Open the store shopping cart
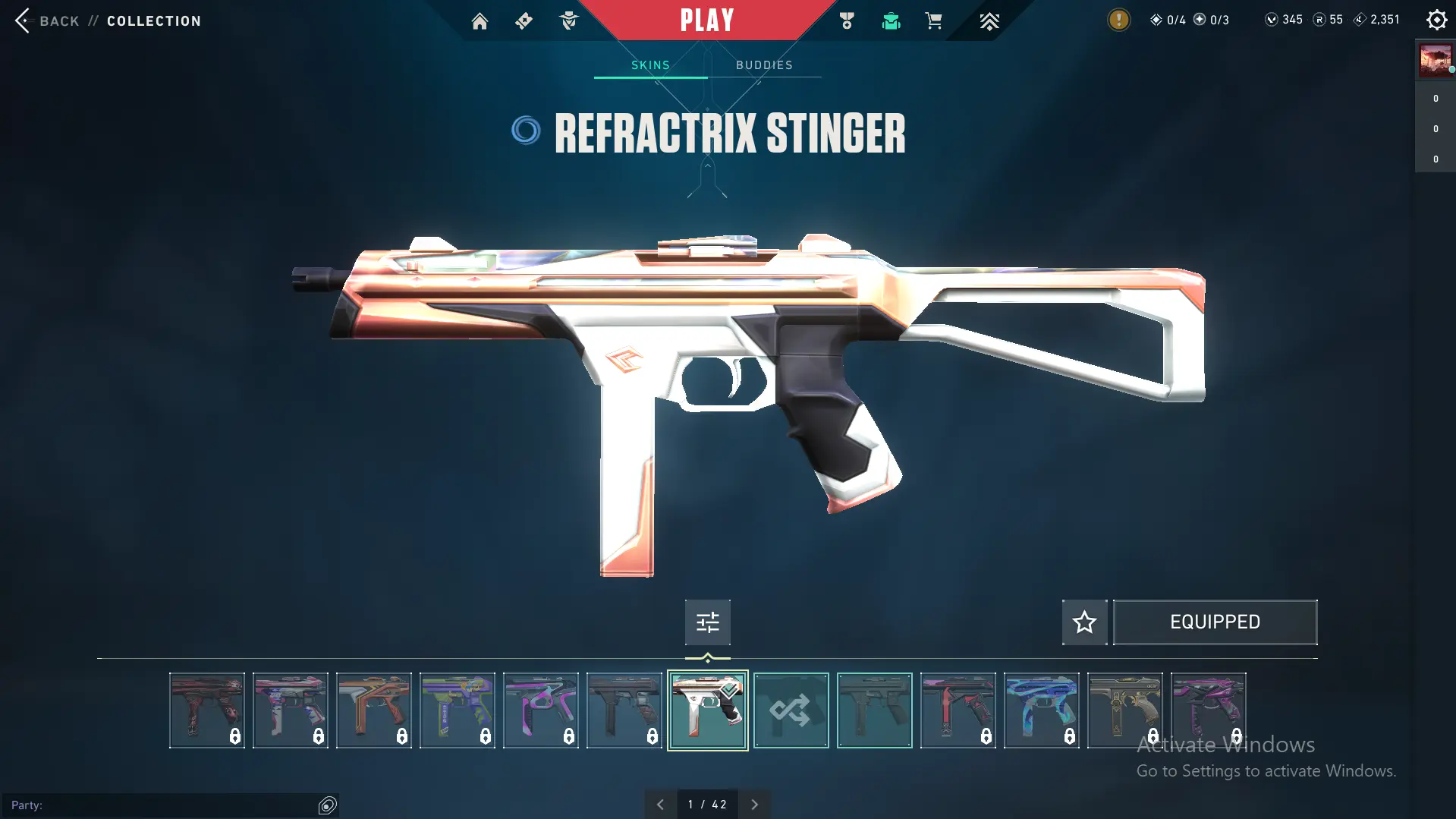This screenshot has height=819, width=1456. coord(933,21)
